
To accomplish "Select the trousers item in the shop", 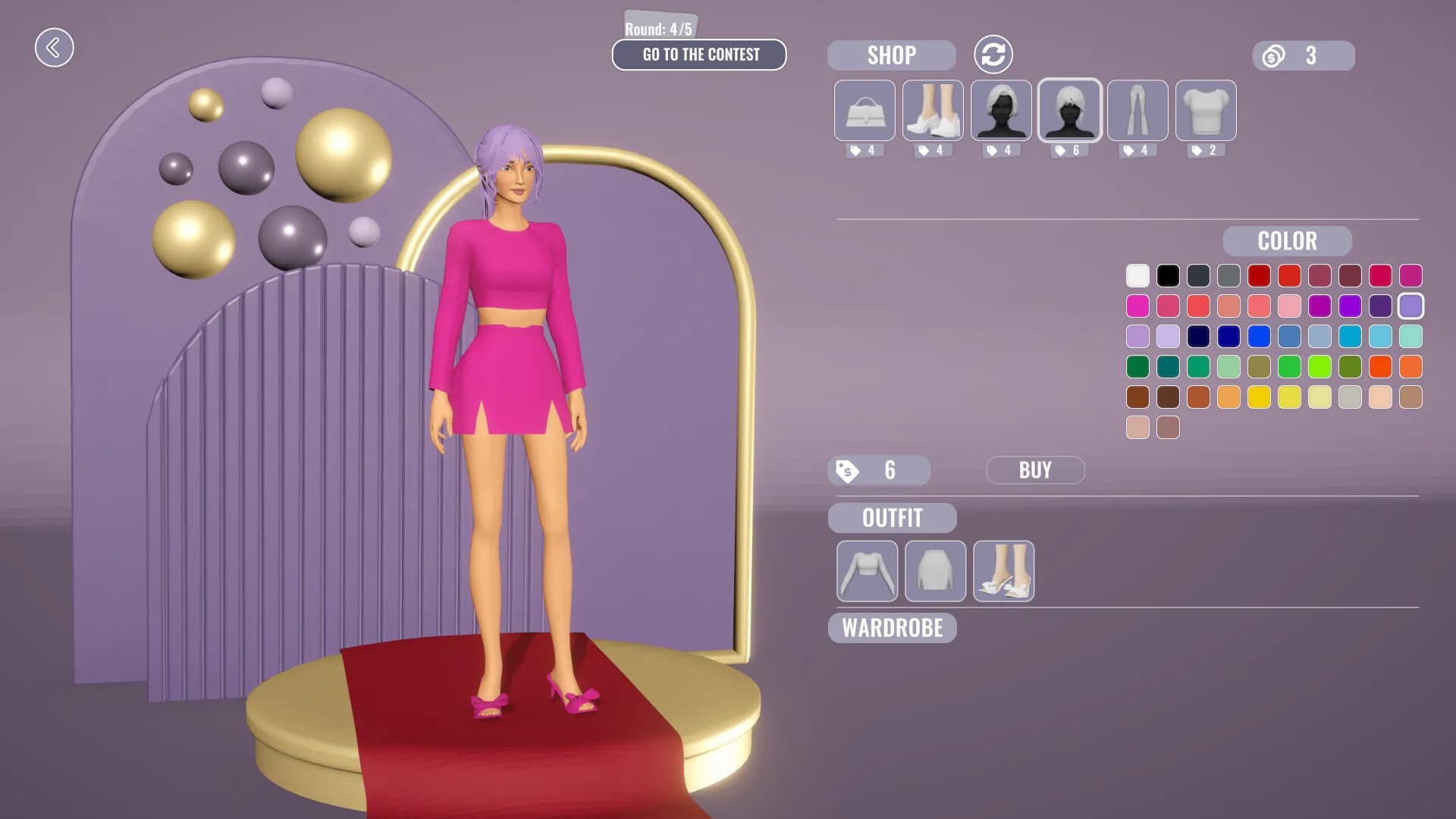I will [x=1137, y=111].
